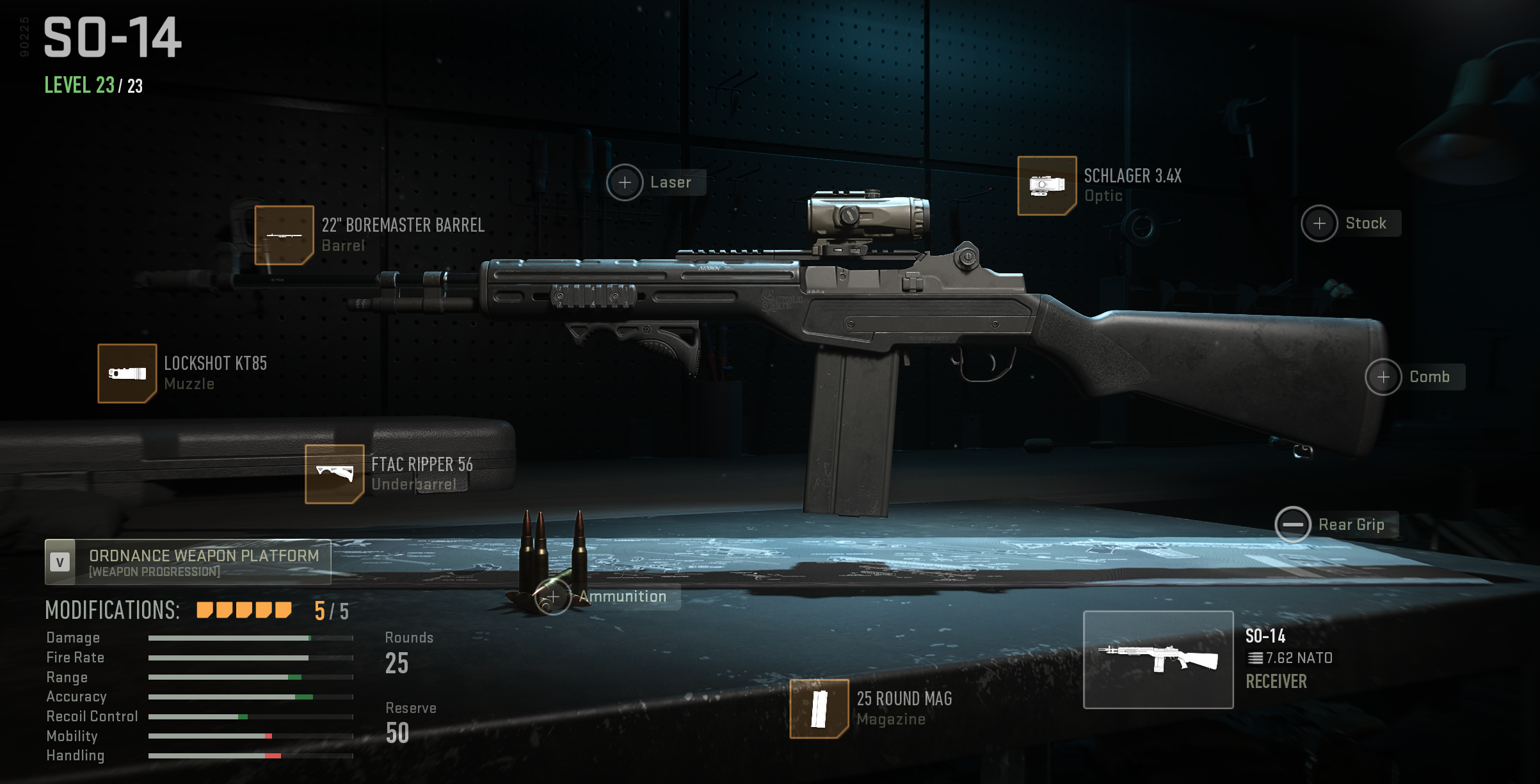Select the Schlager 3.4x Optic slot
The height and width of the screenshot is (784, 1540).
point(1047,186)
